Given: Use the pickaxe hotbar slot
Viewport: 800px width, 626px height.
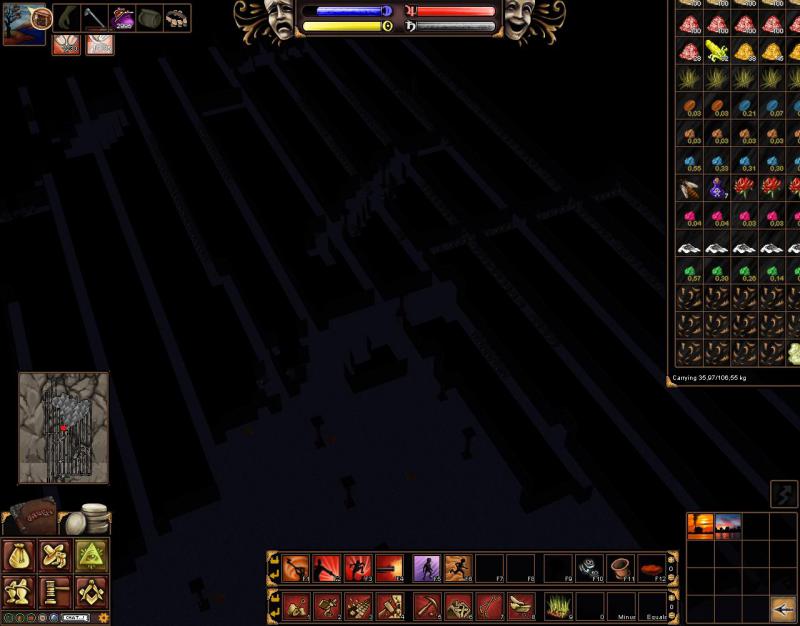Looking at the screenshot, I should (426, 605).
